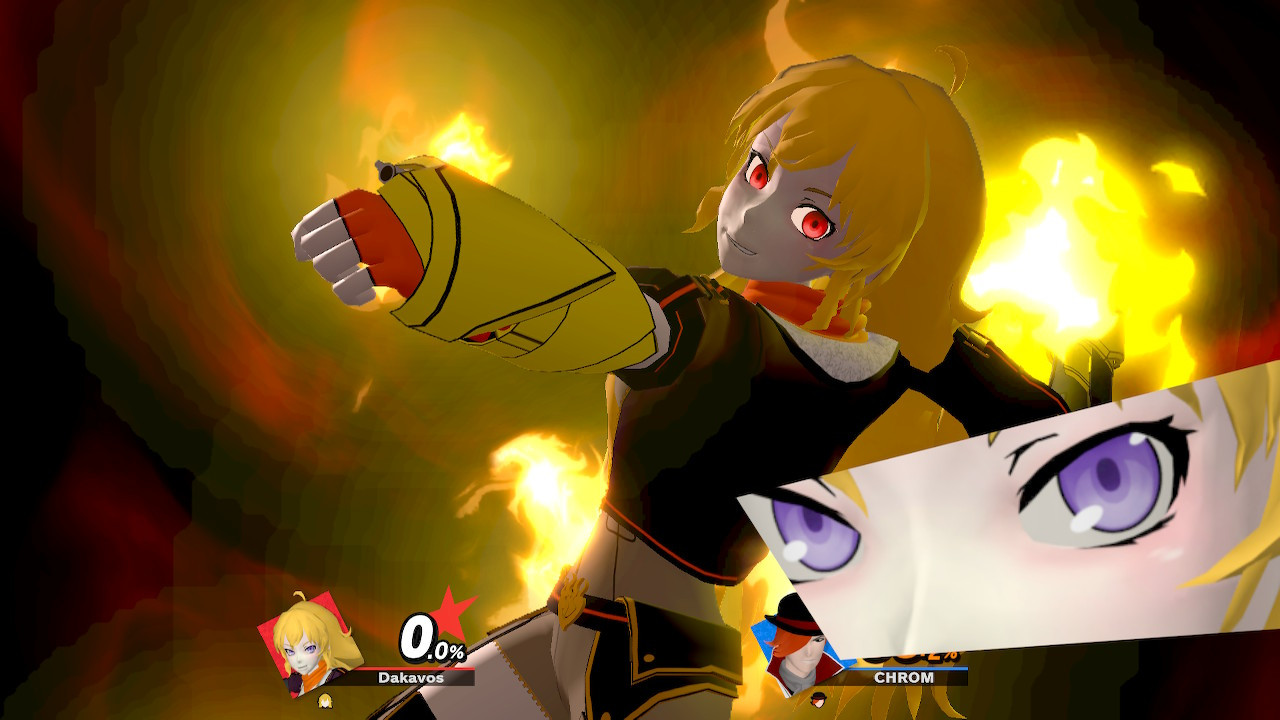This screenshot has width=1280, height=720.
Task: Select the Yang stock head icon under Dakavos
Action: point(326,700)
